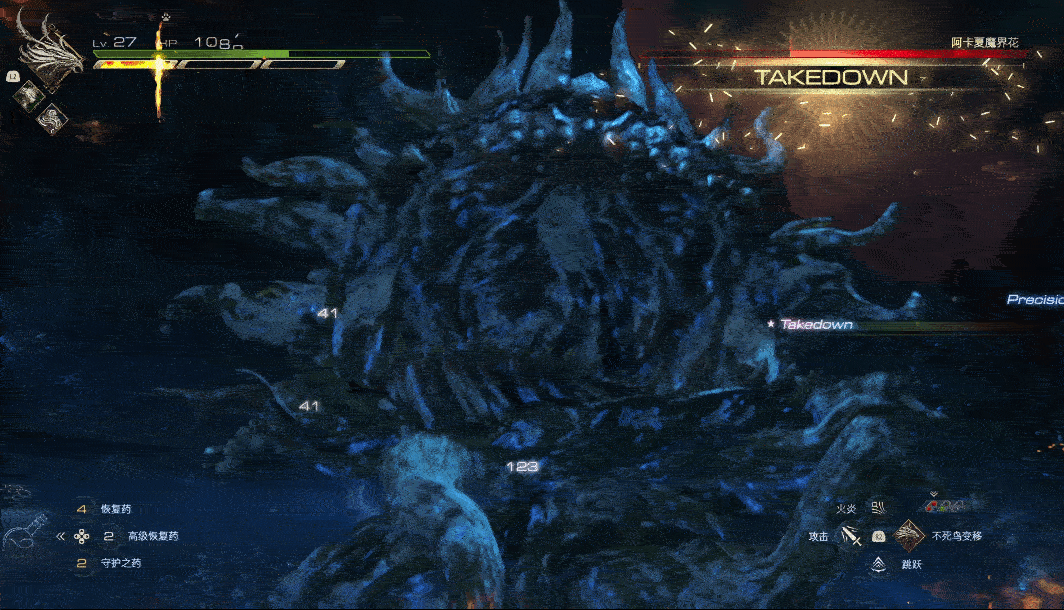1064x610 pixels.
Task: Use the 守护之药 guard tonic item
Action: click(x=122, y=563)
